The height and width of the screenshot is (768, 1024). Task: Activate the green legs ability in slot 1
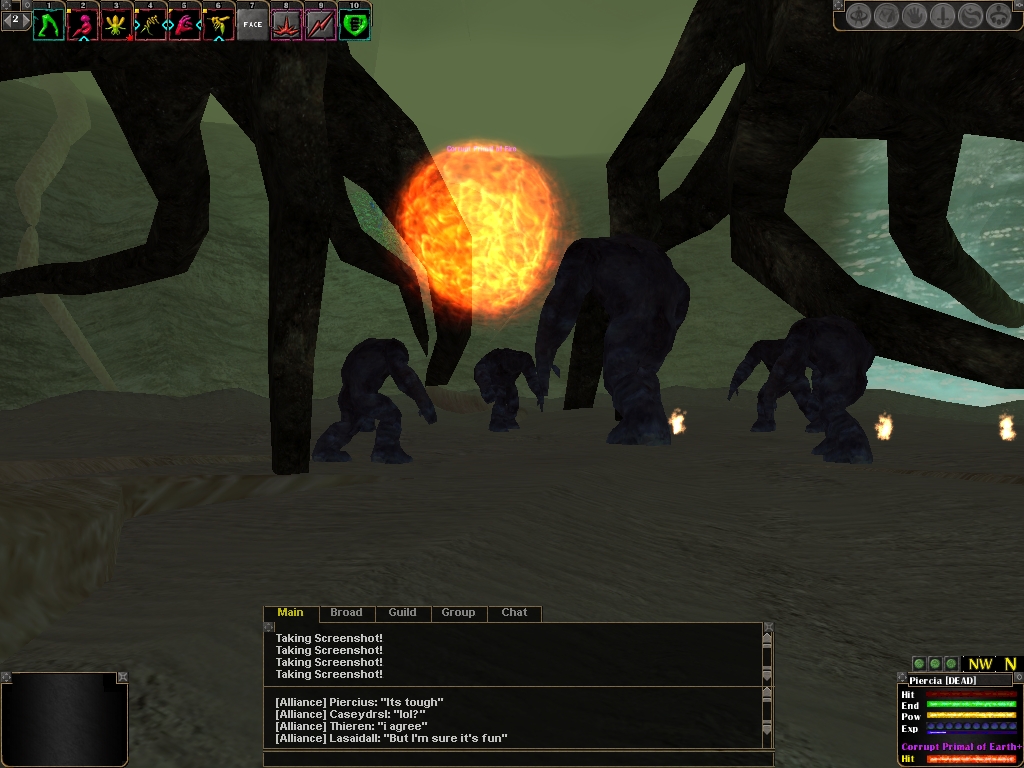[48, 24]
